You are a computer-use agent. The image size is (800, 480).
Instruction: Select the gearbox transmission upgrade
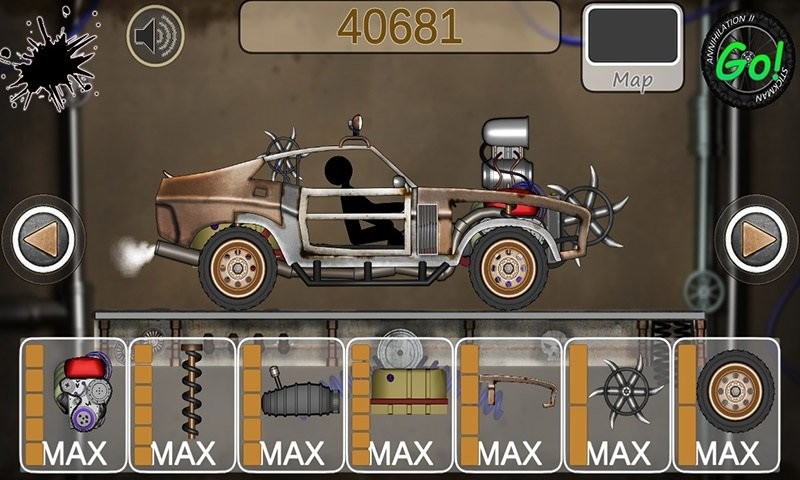coord(291,405)
